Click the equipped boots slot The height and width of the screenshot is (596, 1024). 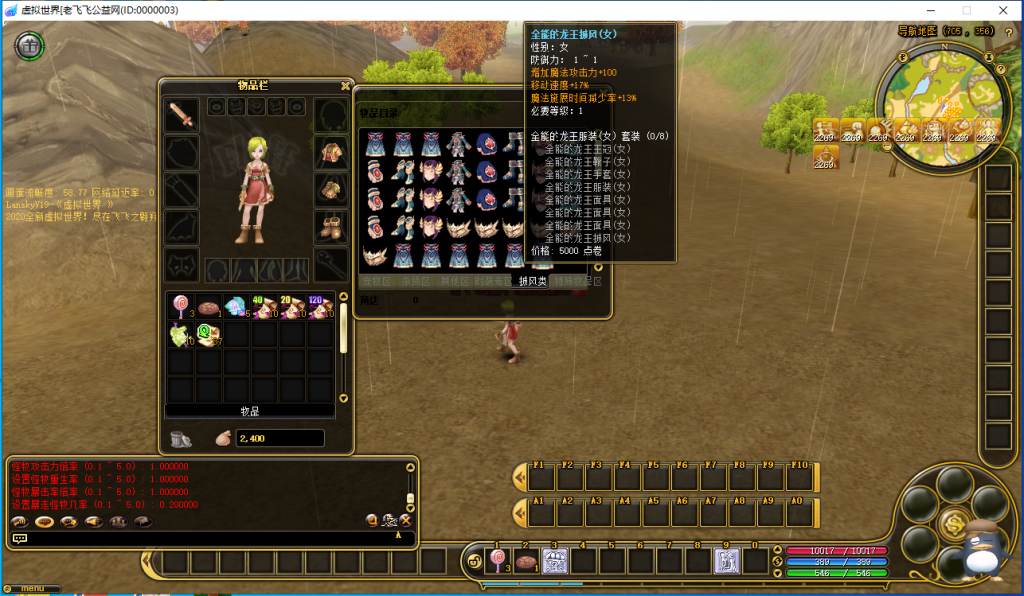[x=331, y=225]
